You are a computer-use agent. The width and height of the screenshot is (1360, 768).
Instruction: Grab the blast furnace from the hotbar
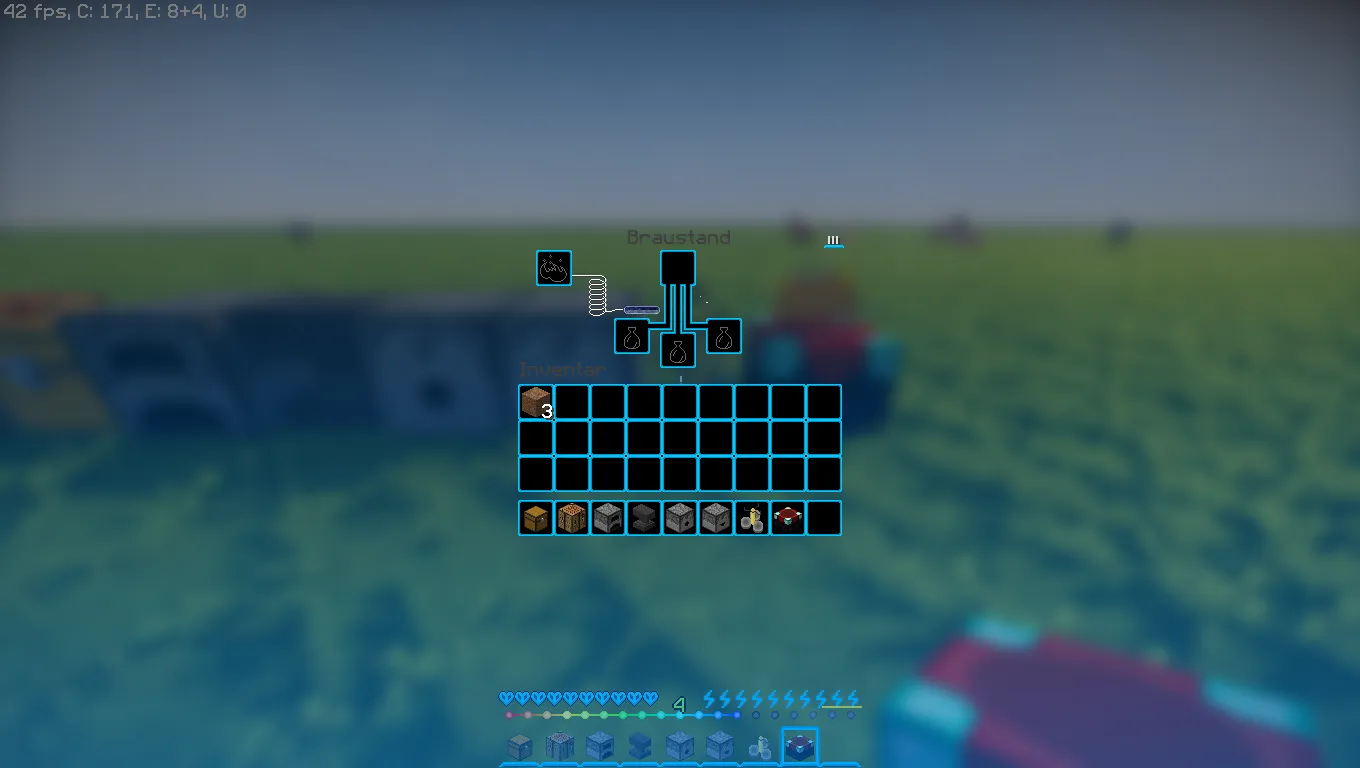(x=679, y=517)
